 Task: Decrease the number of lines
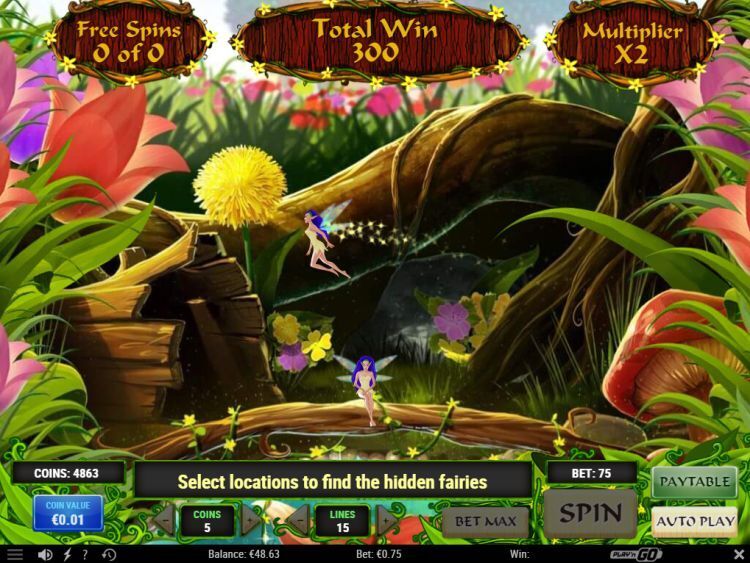(298, 520)
